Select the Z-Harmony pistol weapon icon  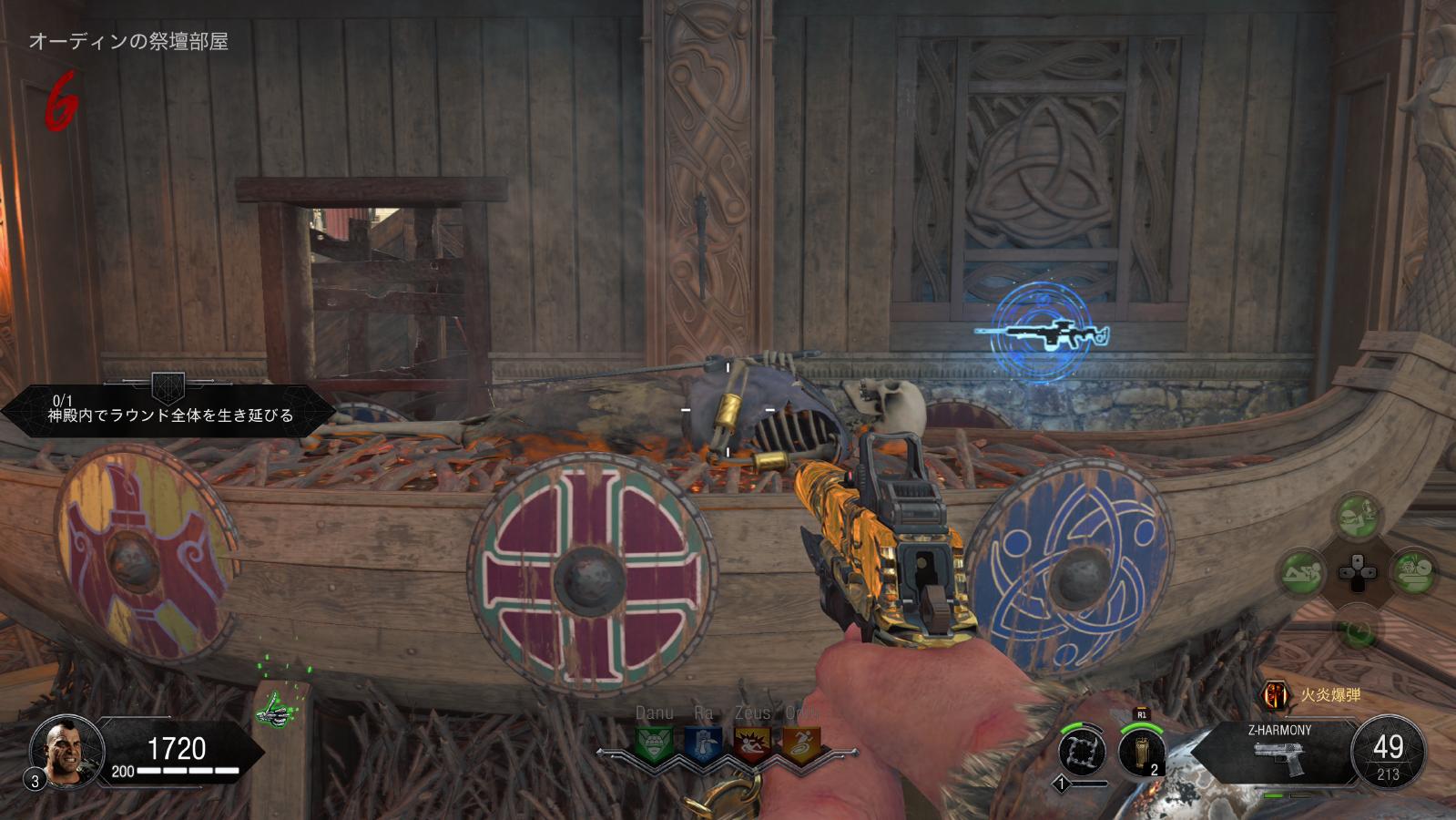point(1278,758)
